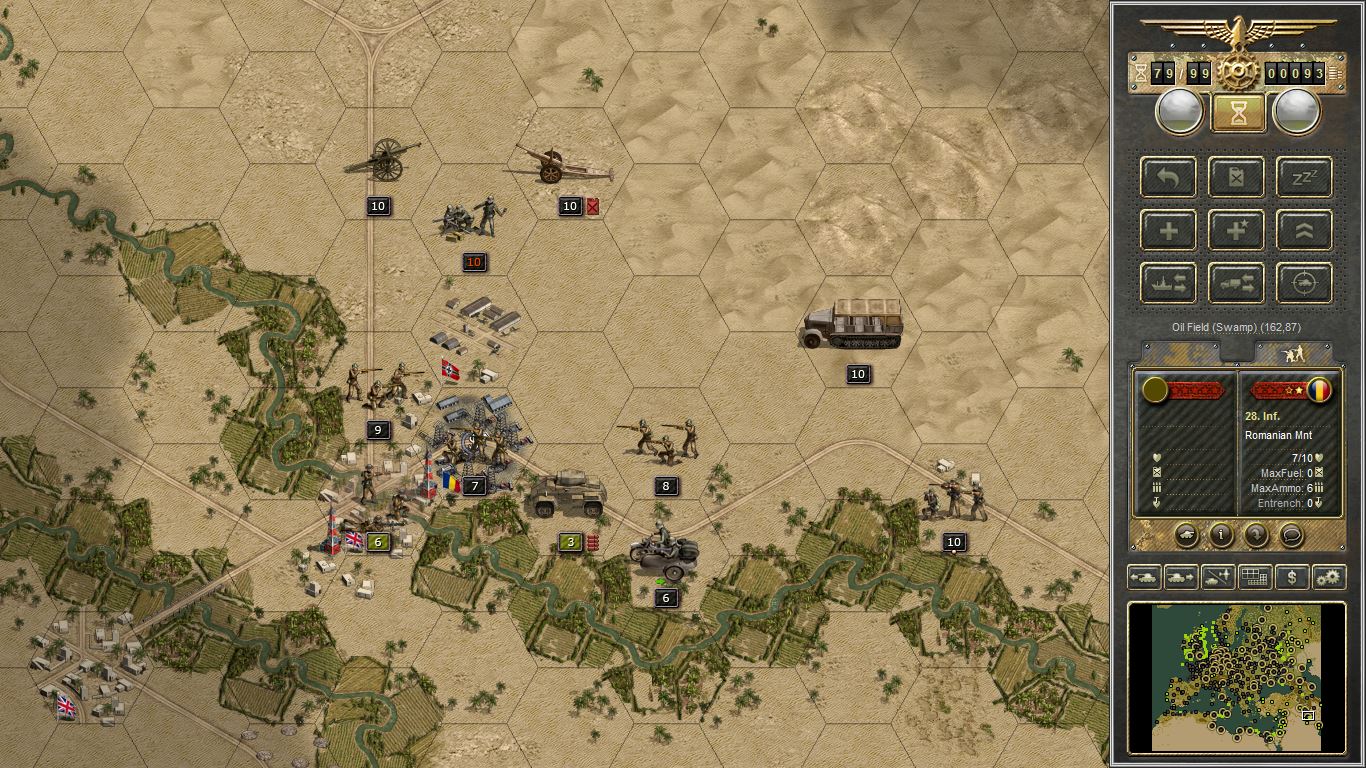Viewport: 1366px width, 768px height.
Task: Open the unit upgrade screen
Action: point(1304,230)
